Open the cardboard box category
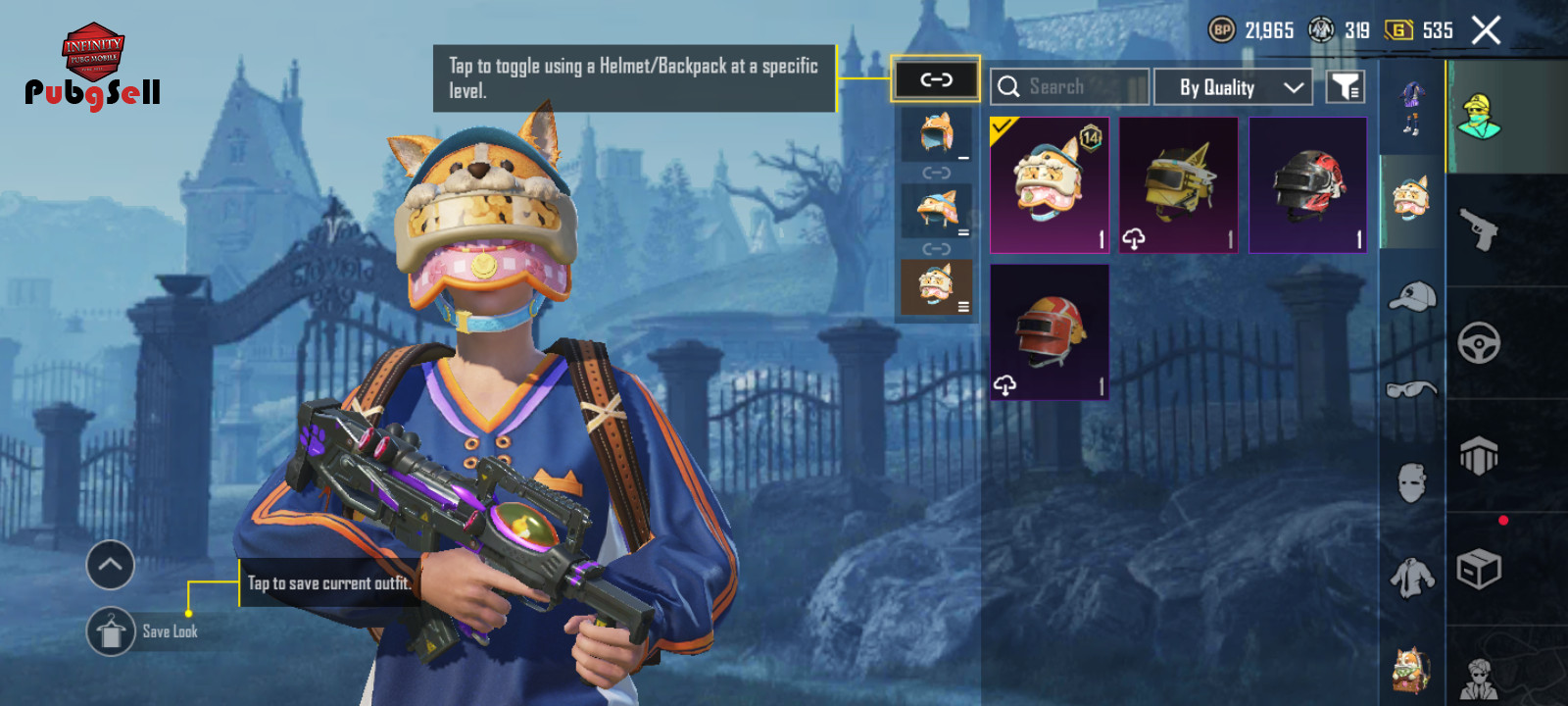This screenshot has width=1568, height=706. coord(1480,569)
